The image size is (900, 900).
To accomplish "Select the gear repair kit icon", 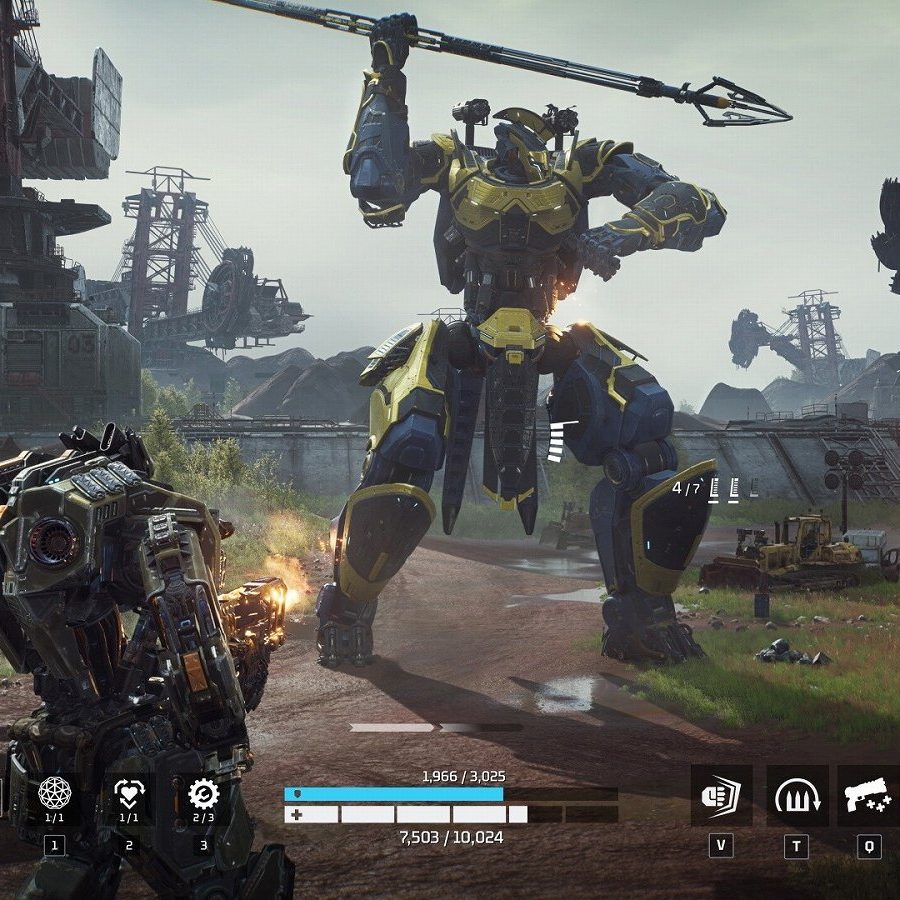I will pos(203,794).
